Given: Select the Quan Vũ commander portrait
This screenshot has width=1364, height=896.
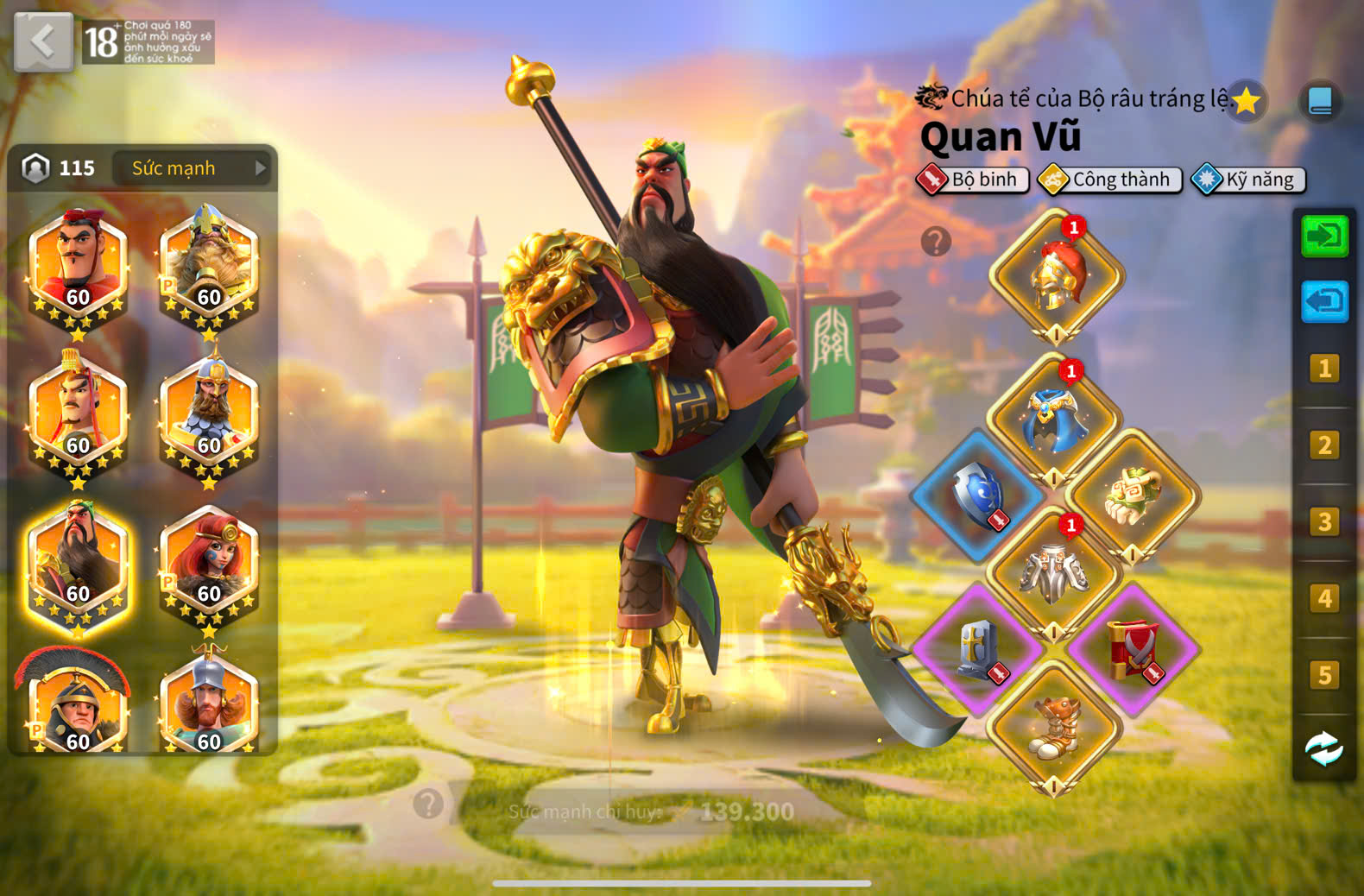Looking at the screenshot, I should tap(78, 567).
